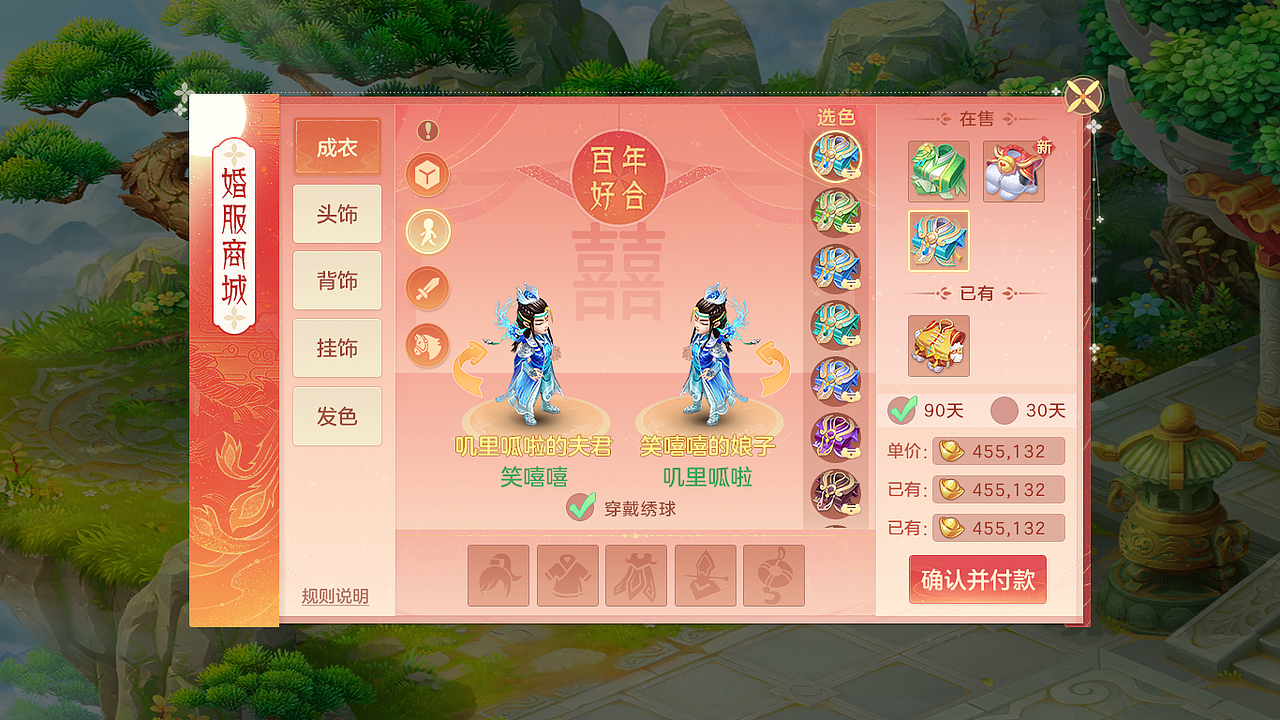Pick the purple outfit color swatch

click(836, 437)
